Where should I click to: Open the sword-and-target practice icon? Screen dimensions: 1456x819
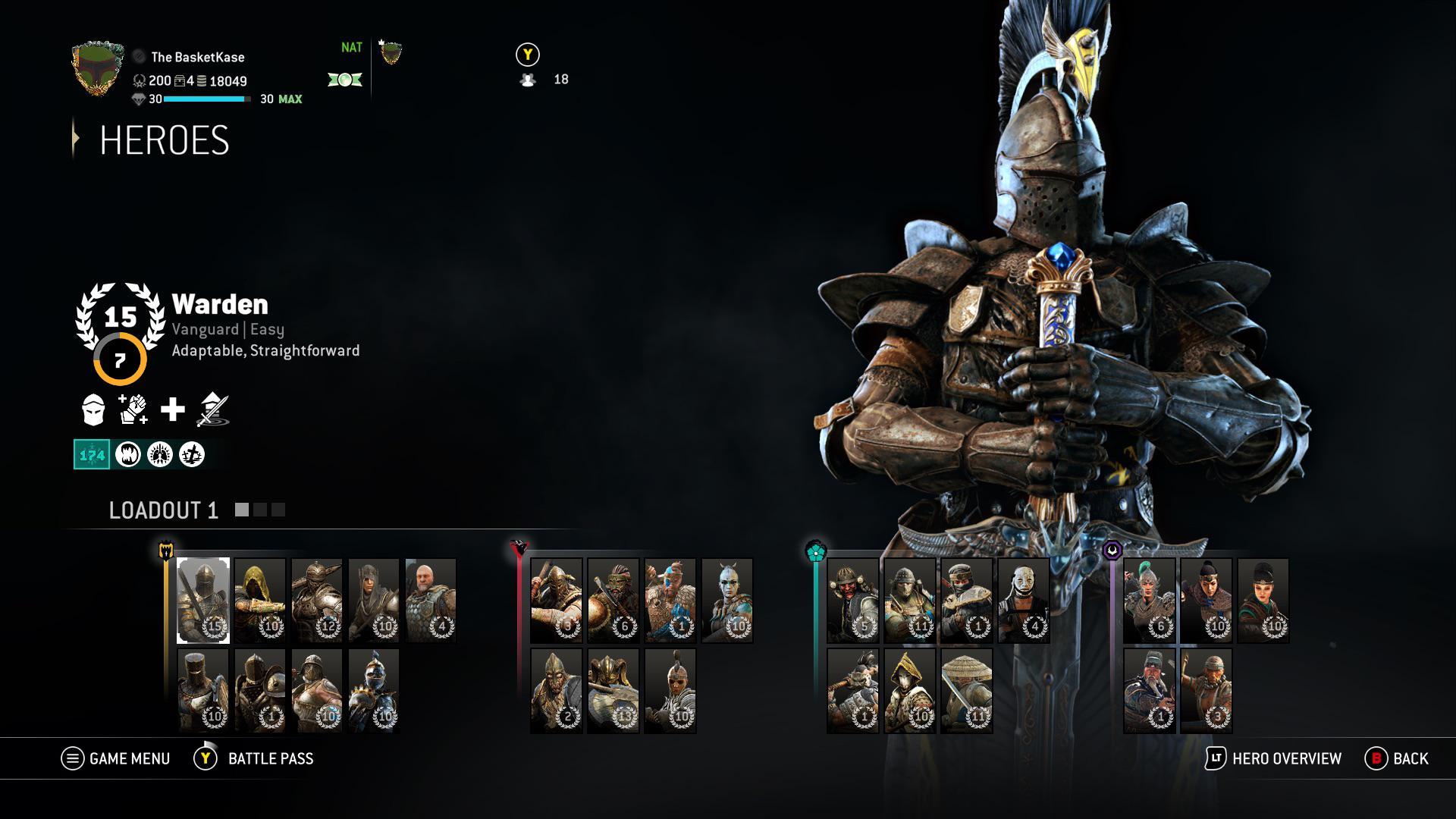click(x=211, y=409)
